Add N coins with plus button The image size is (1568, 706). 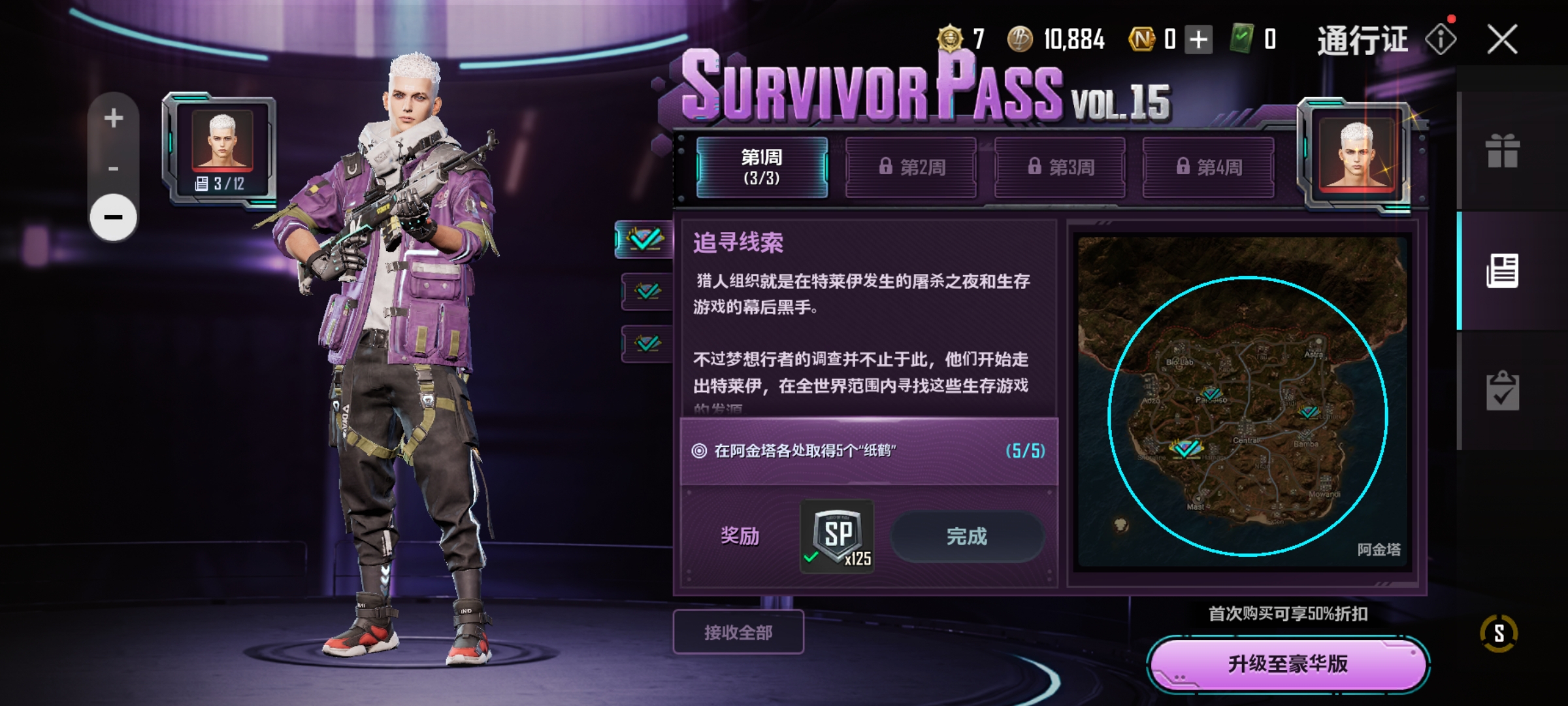click(1198, 40)
